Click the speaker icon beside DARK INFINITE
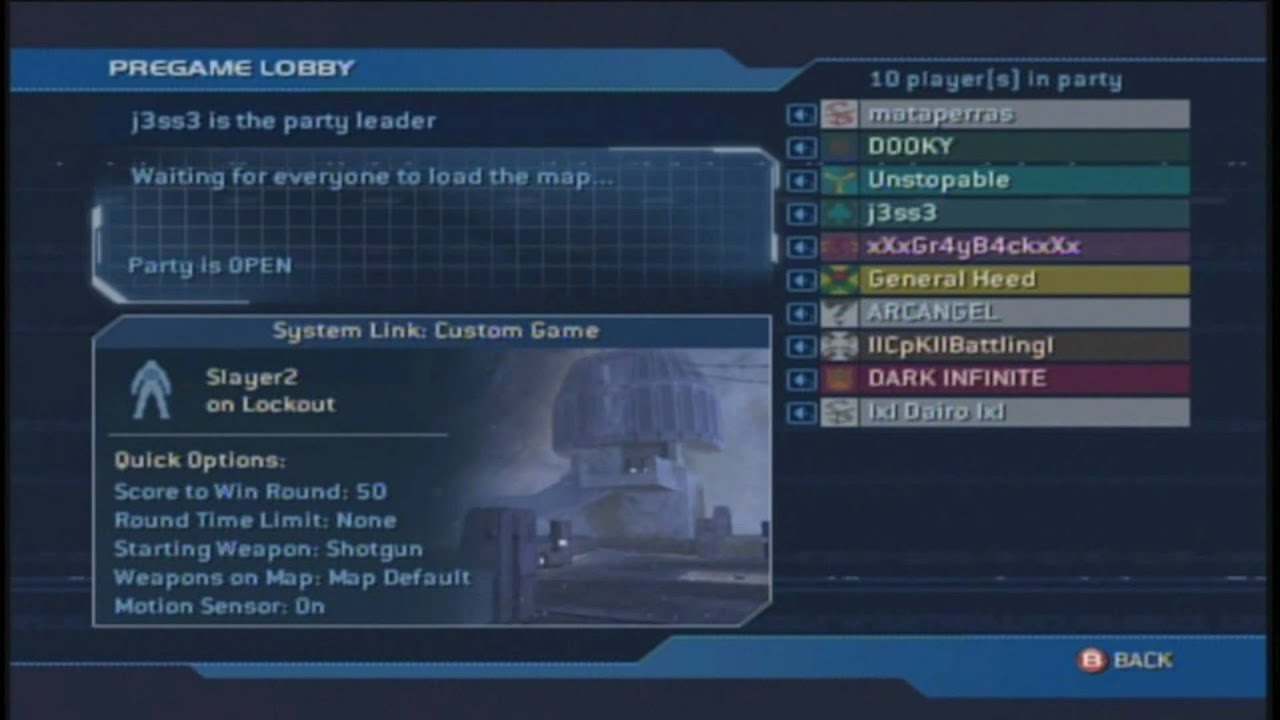This screenshot has width=1280, height=720. 801,379
